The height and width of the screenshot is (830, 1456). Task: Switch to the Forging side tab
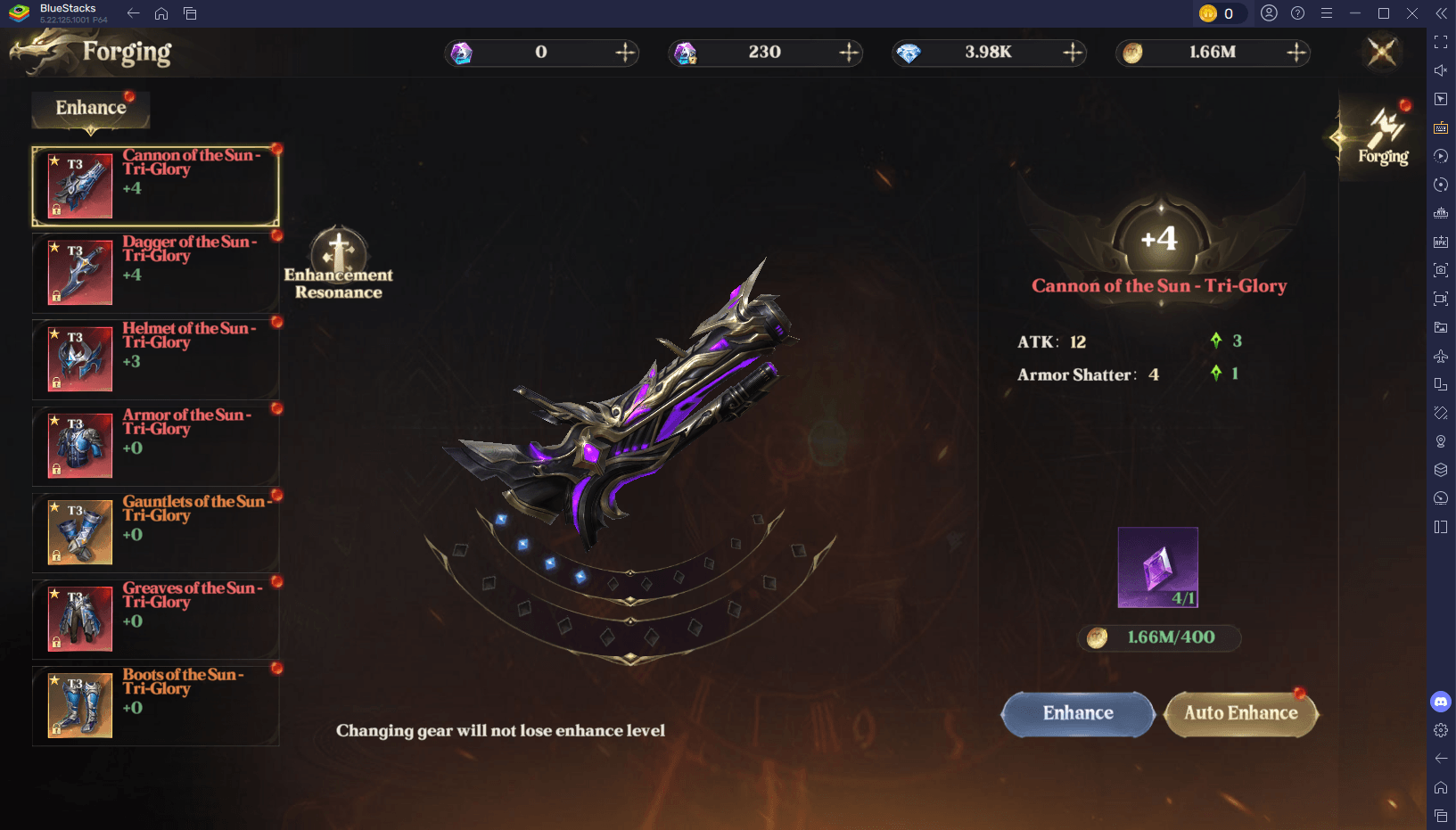click(1383, 138)
